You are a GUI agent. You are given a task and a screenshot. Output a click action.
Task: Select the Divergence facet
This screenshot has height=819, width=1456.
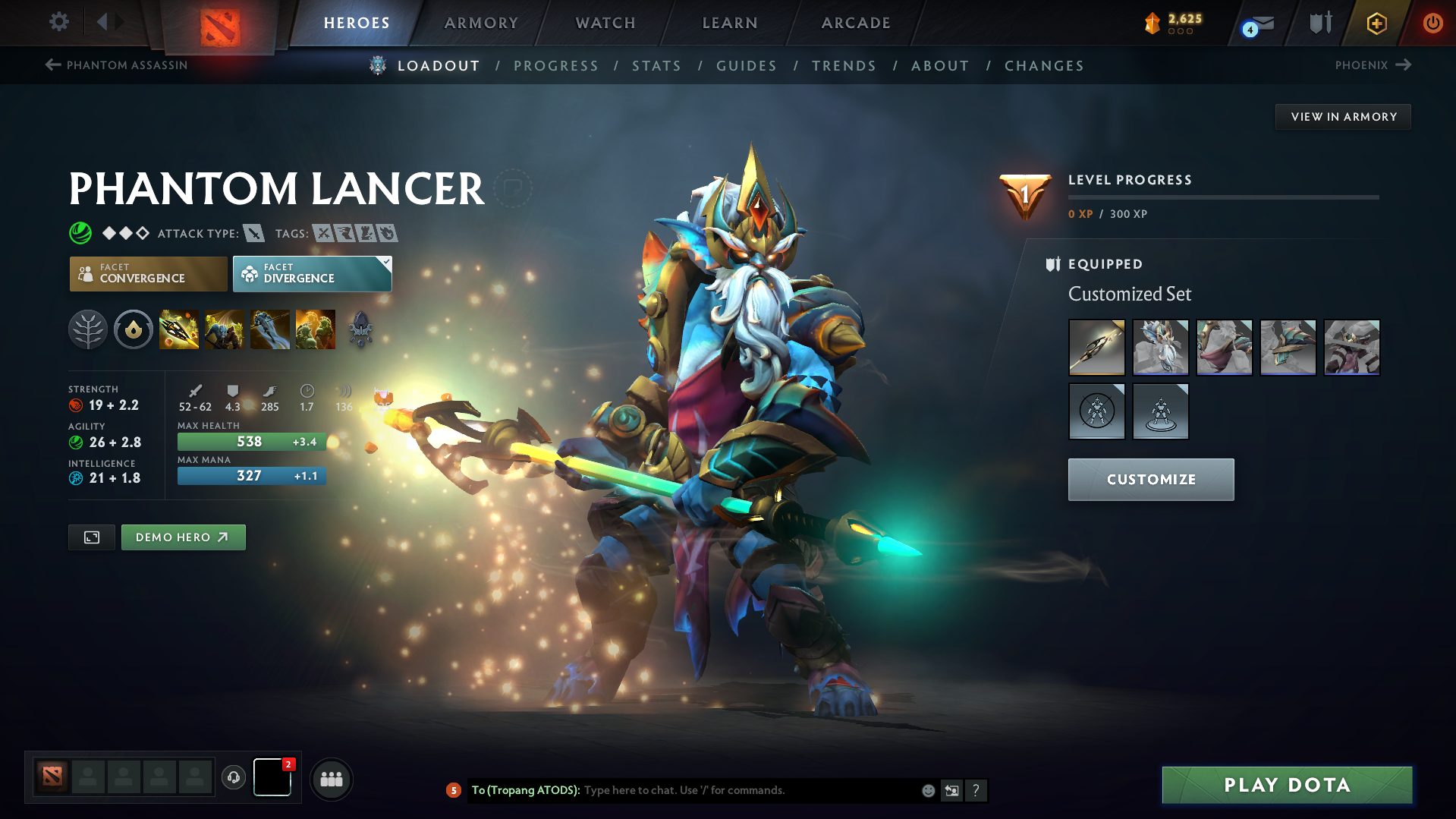(x=312, y=273)
